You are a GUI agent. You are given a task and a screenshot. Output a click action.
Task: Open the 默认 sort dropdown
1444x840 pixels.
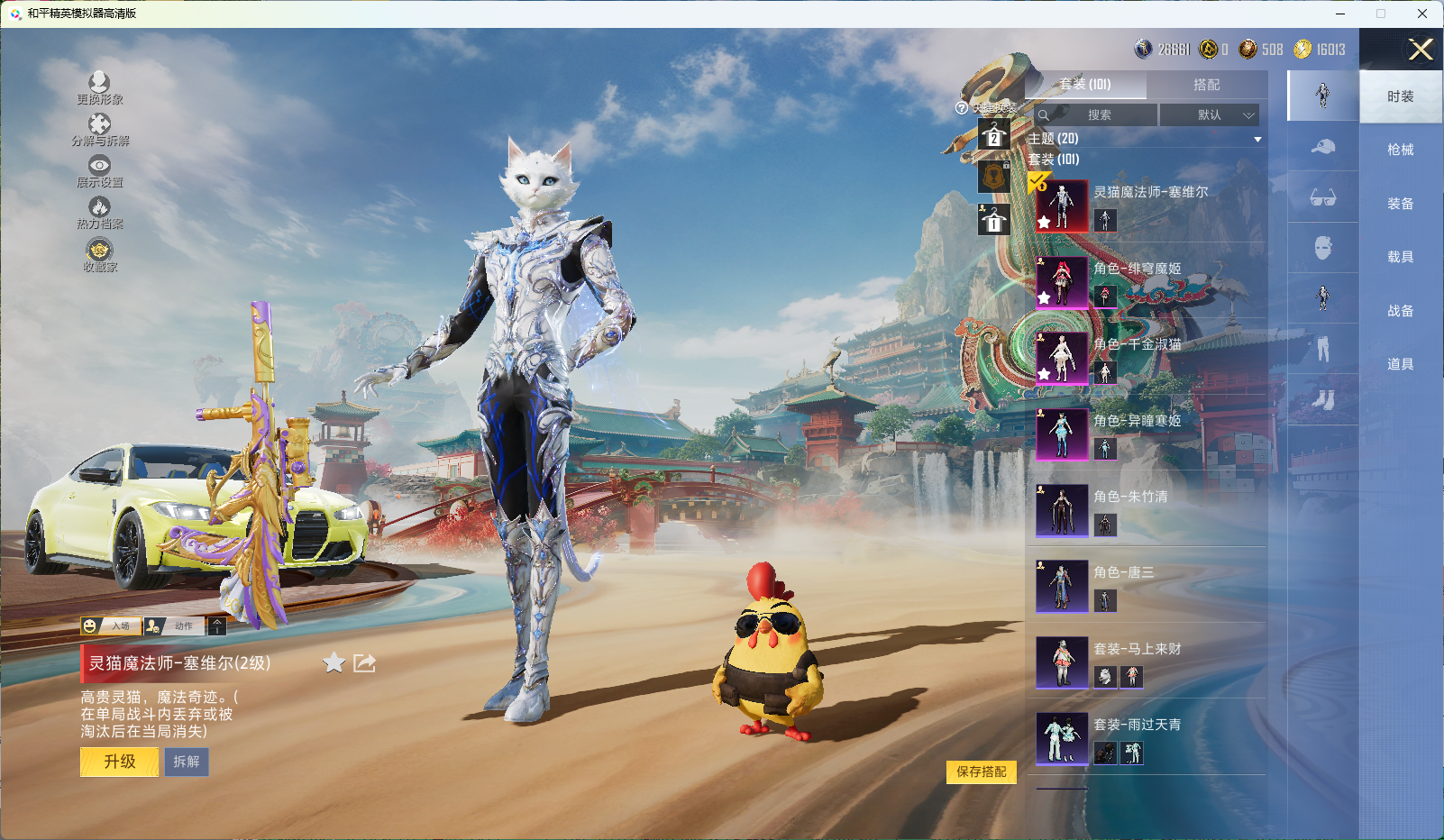1209,114
